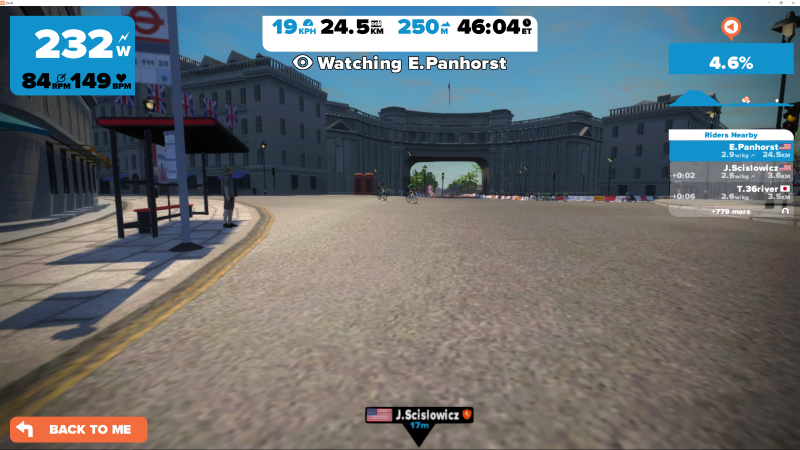Select J.Scislowicz in the nearby riders list
Viewport: 800px width, 450px height.
point(730,172)
